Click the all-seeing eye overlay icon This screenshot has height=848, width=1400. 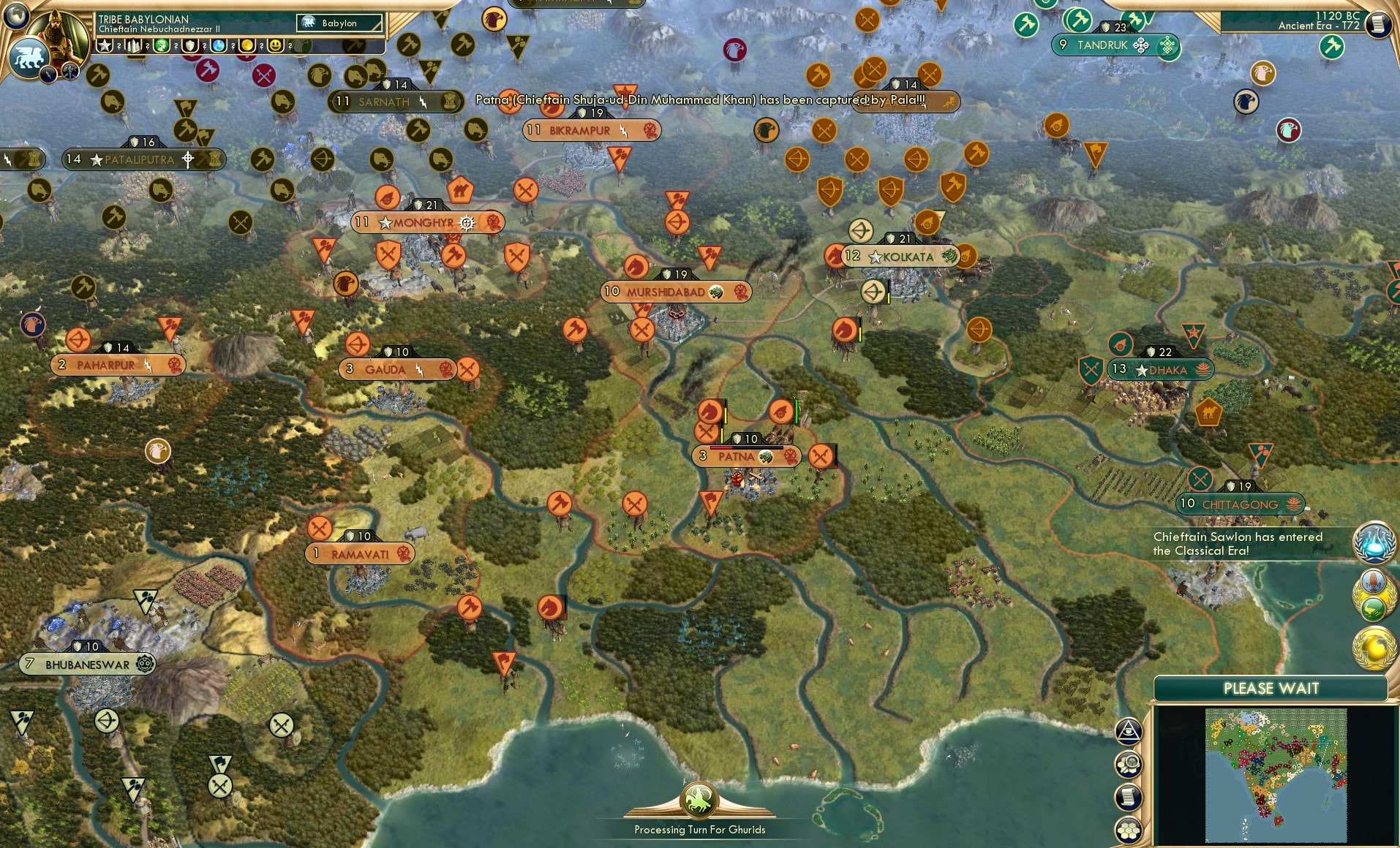point(1128,730)
